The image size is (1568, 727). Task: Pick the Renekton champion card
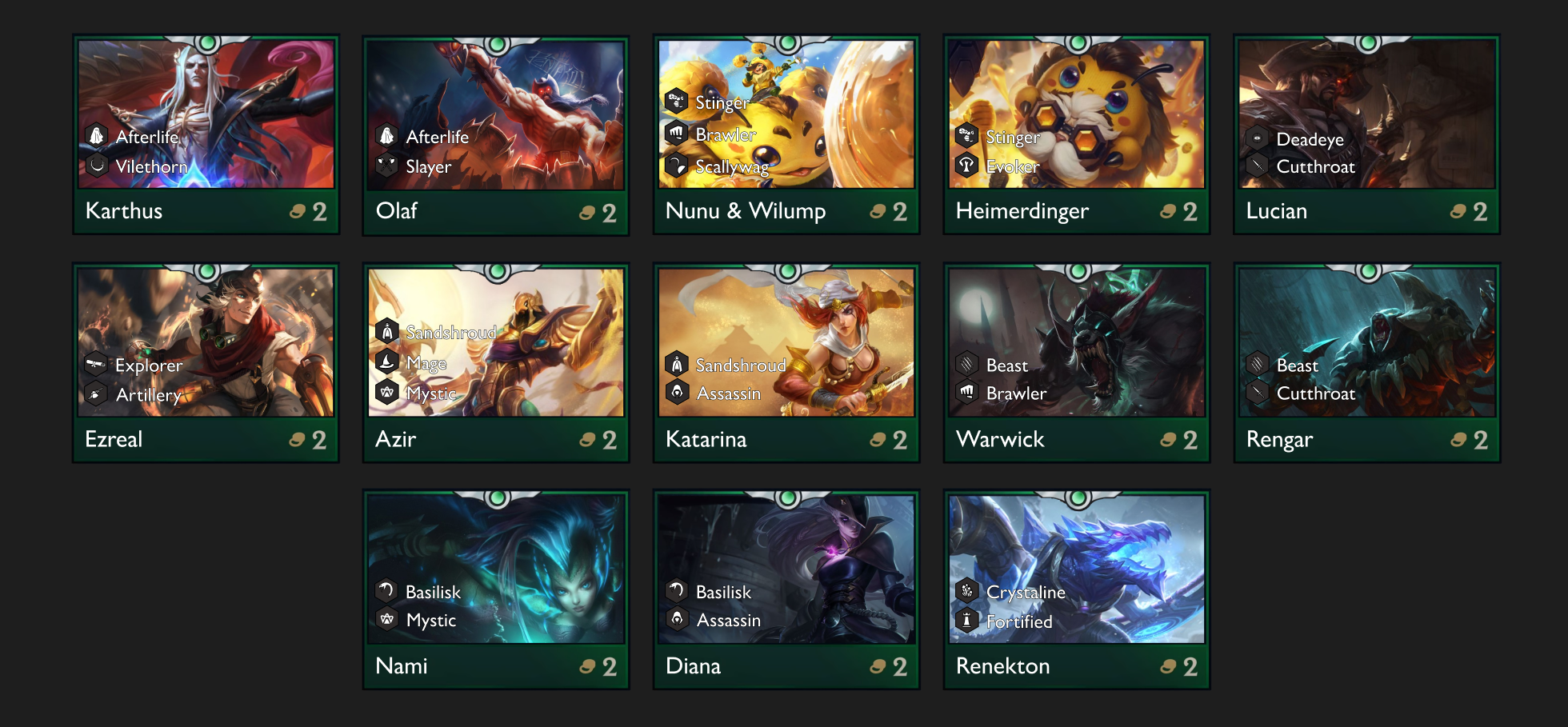coord(1077,589)
